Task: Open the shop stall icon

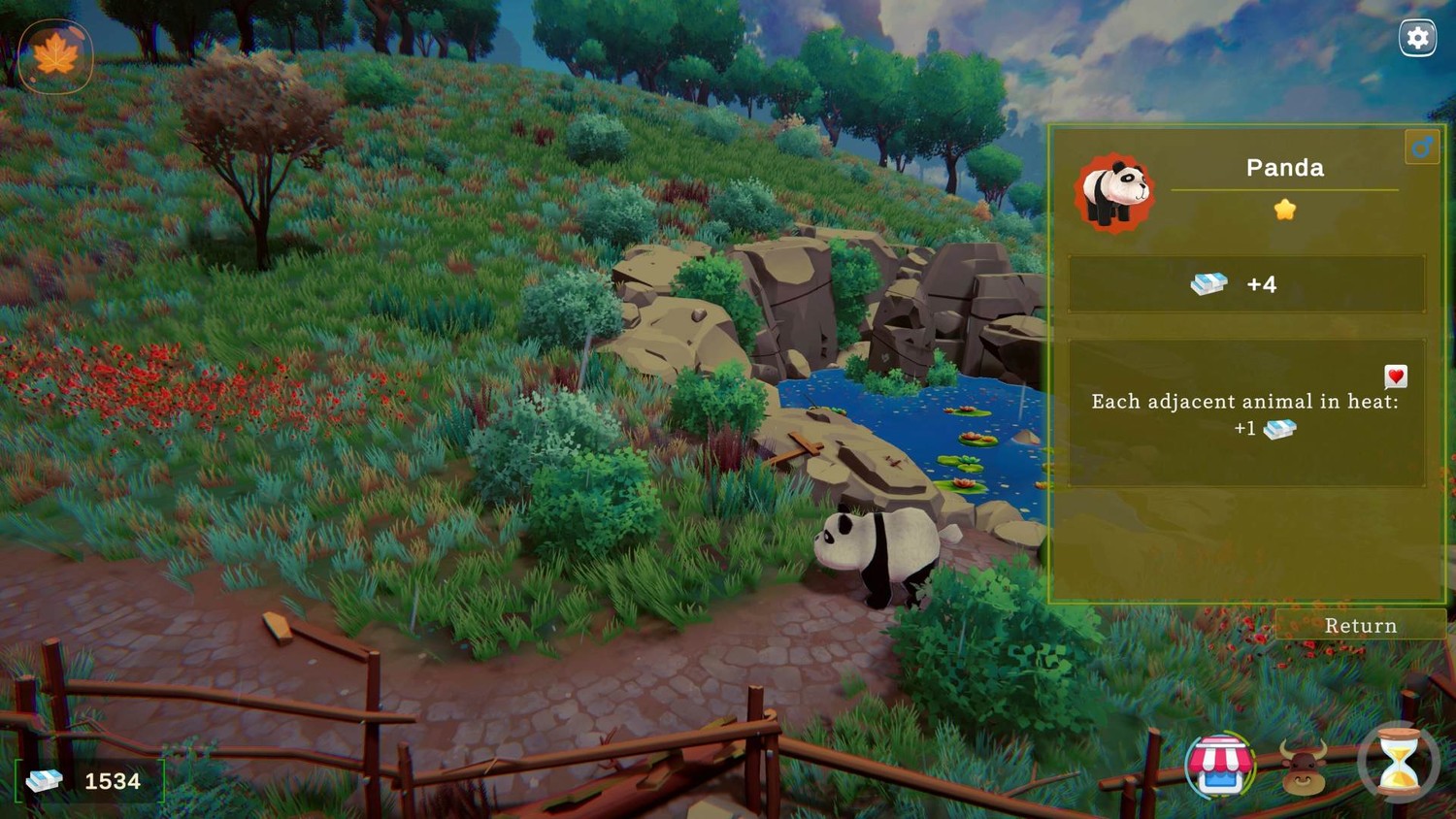Action: (x=1220, y=765)
